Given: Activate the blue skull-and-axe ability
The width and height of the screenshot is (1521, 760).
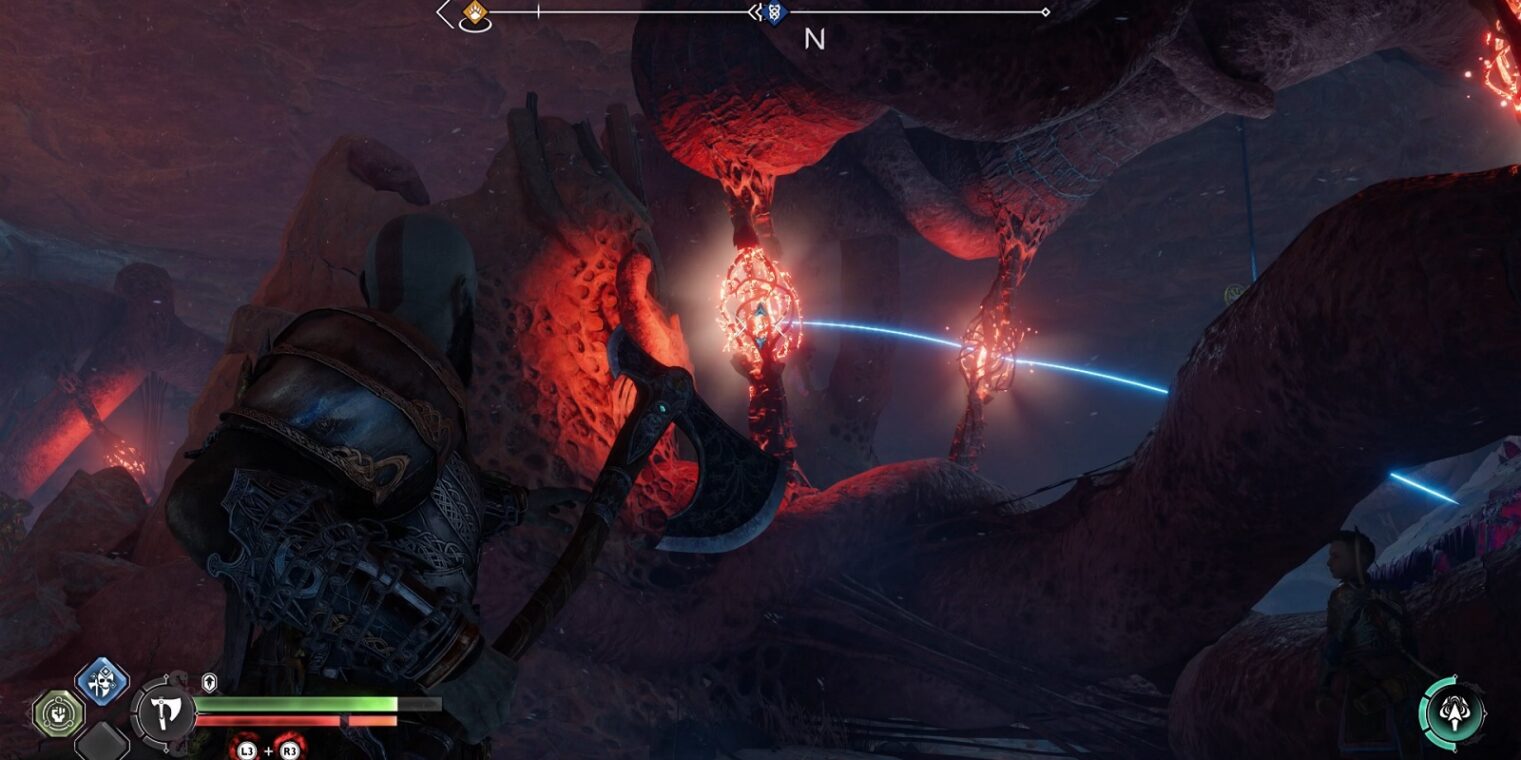Looking at the screenshot, I should [101, 683].
